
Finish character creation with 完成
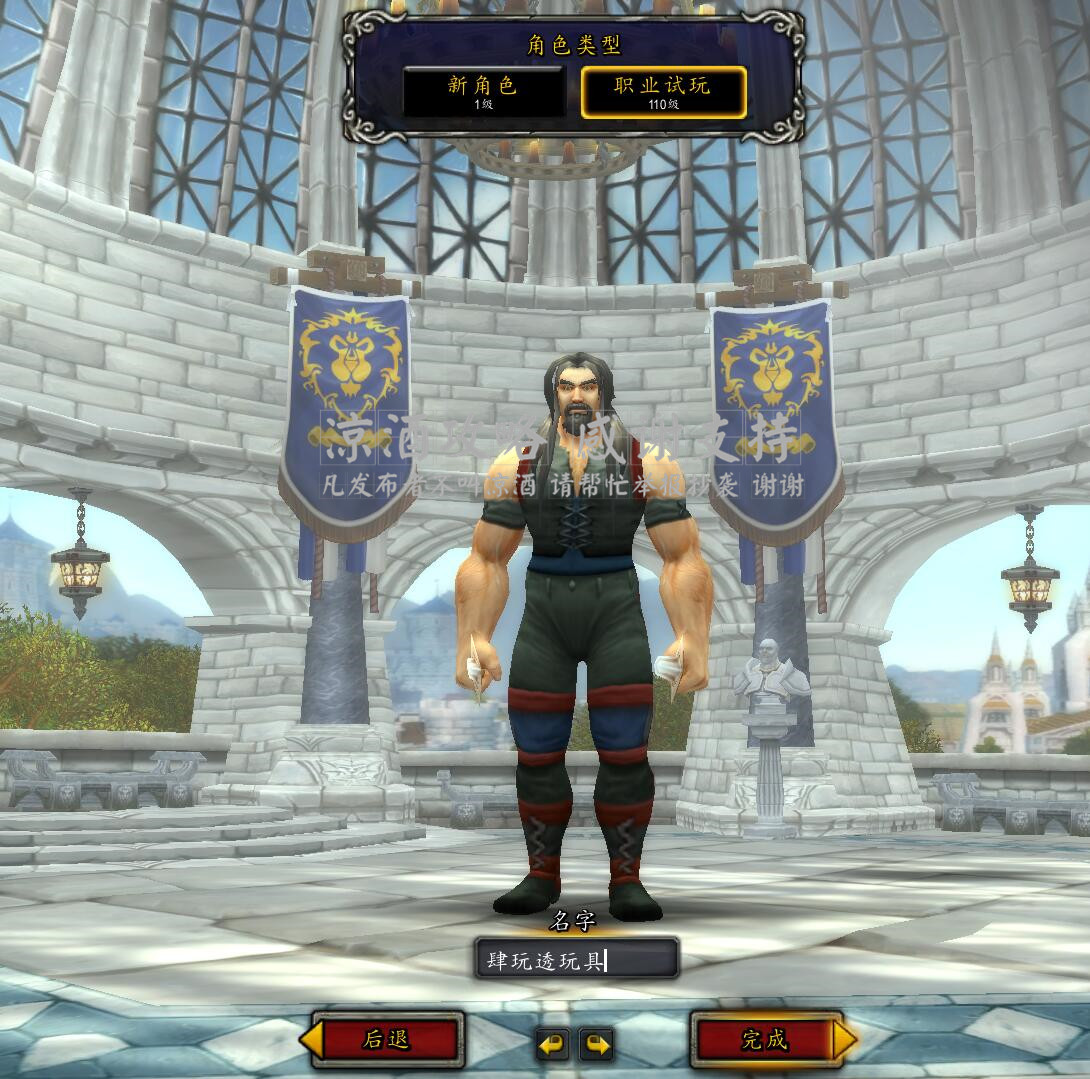point(765,1040)
